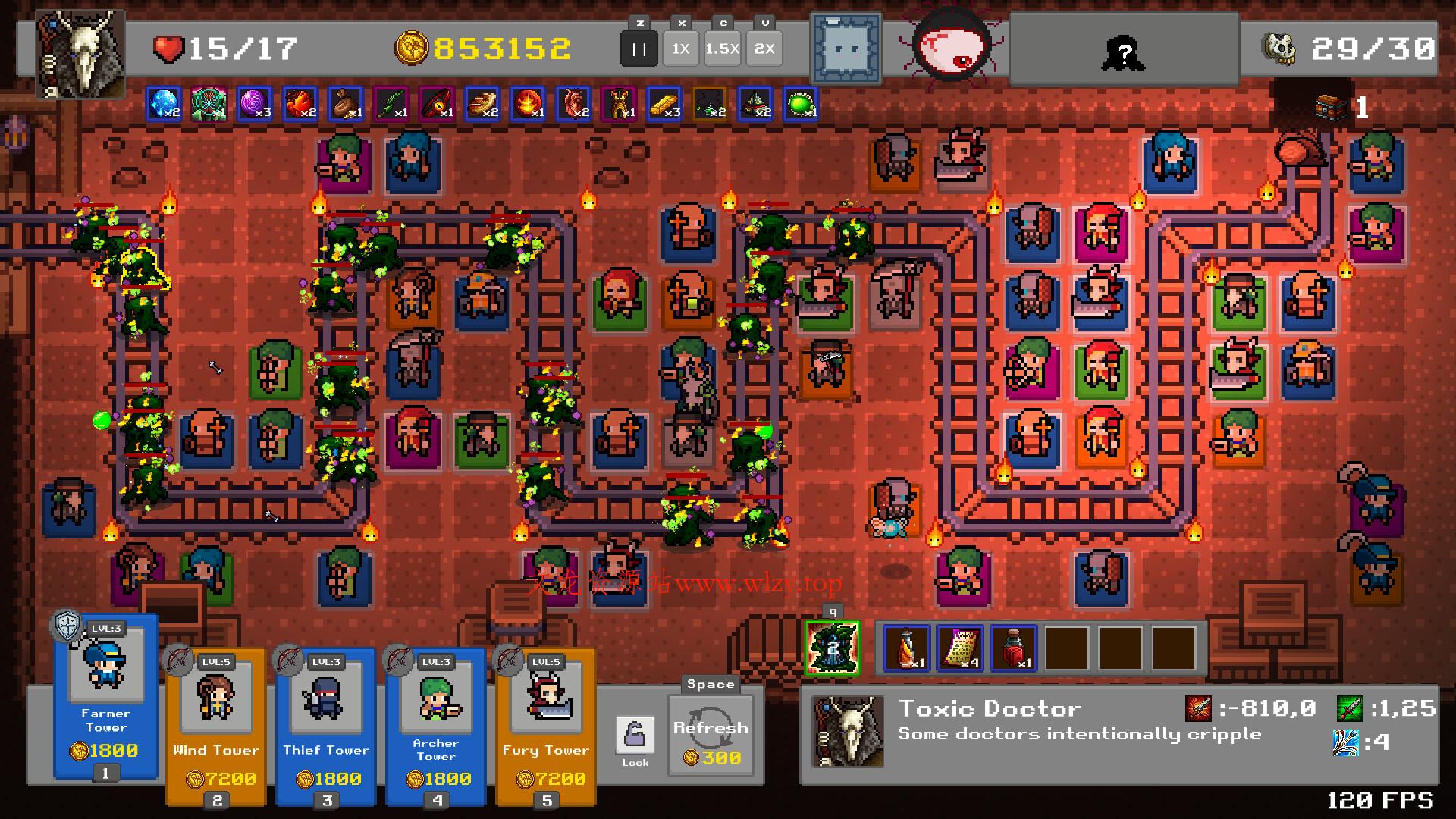Set game speed to 1X

tap(680, 49)
